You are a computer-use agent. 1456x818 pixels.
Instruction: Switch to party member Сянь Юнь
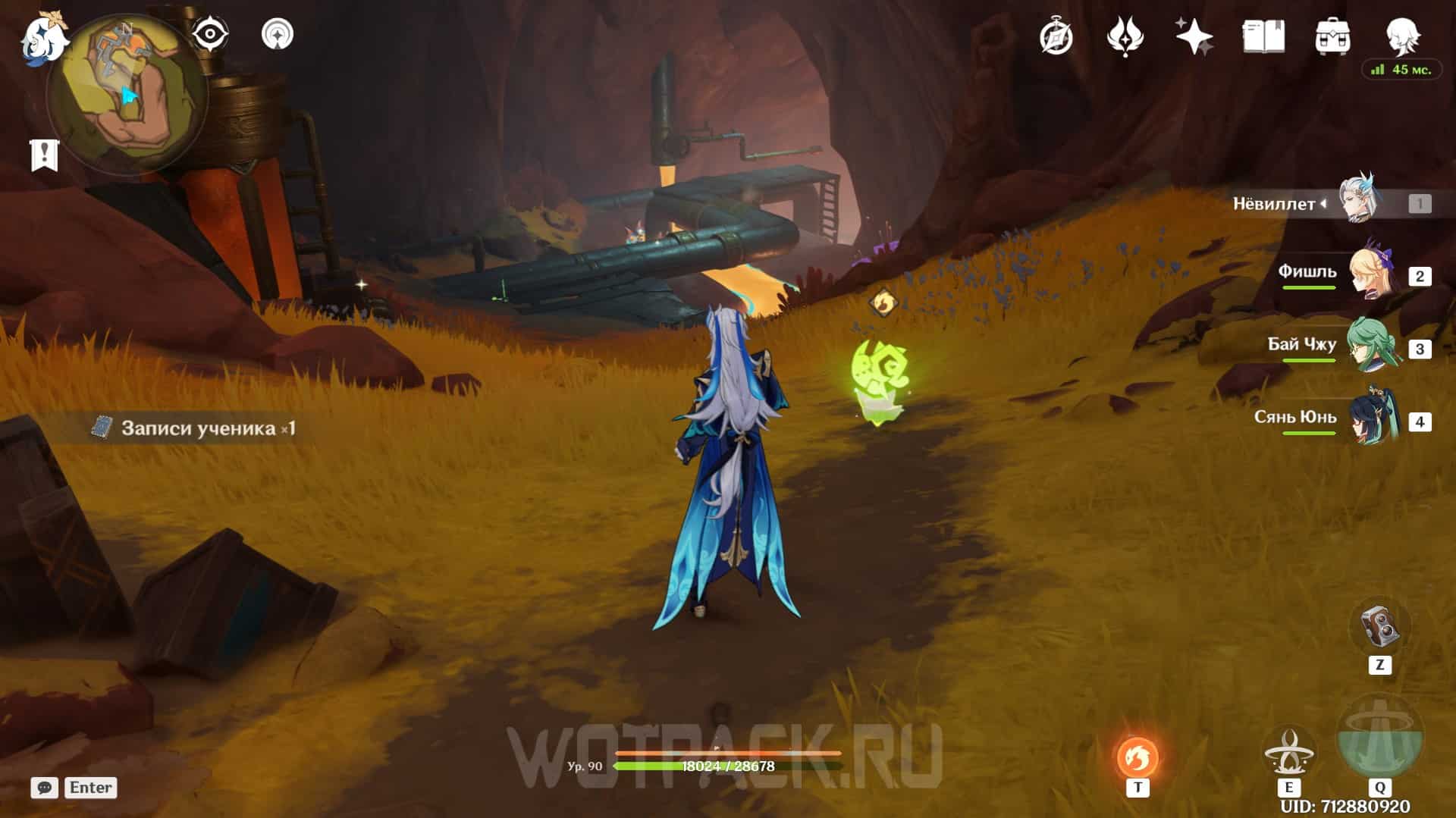click(1373, 419)
